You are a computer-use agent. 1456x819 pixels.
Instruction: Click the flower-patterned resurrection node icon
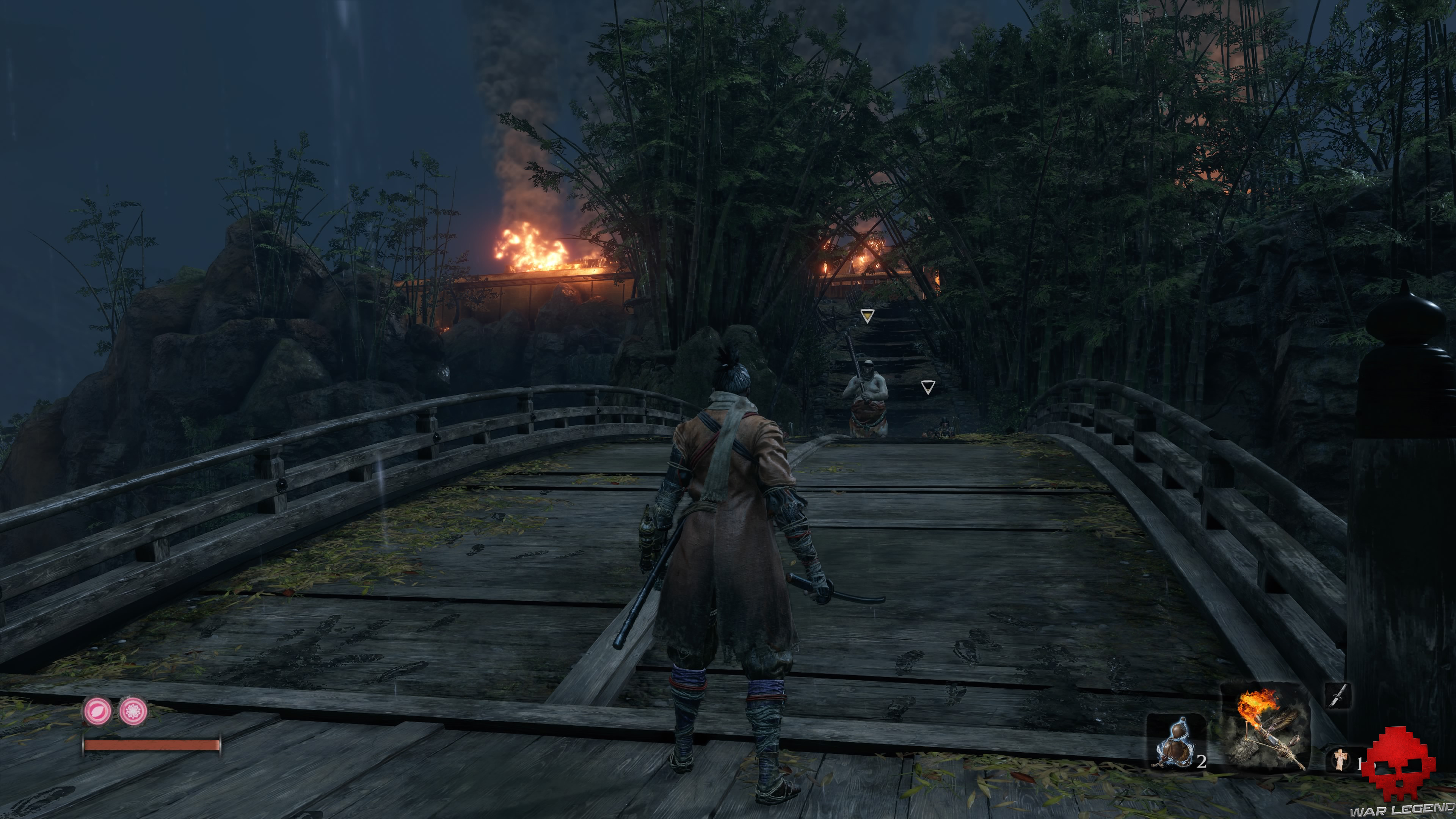click(133, 712)
